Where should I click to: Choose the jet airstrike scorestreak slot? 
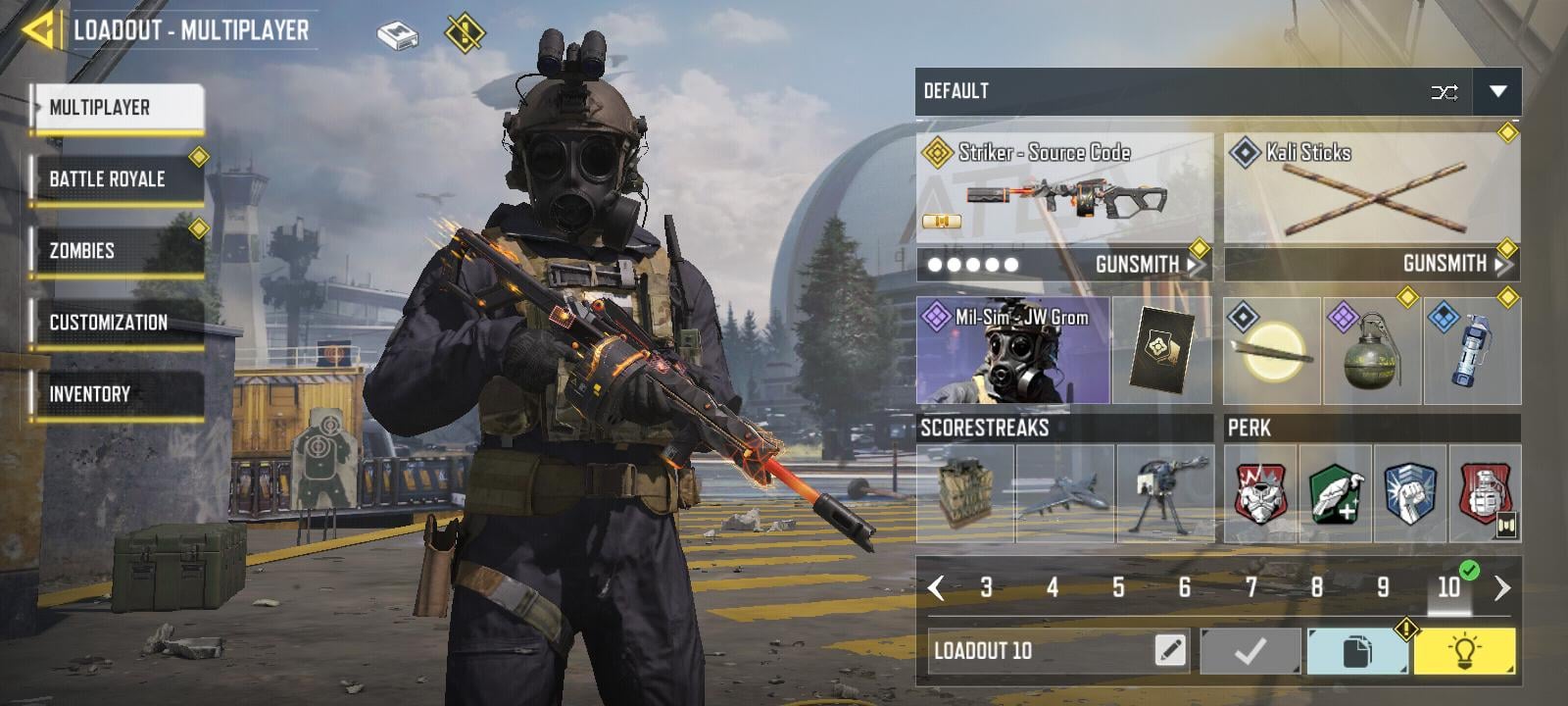(x=1065, y=493)
